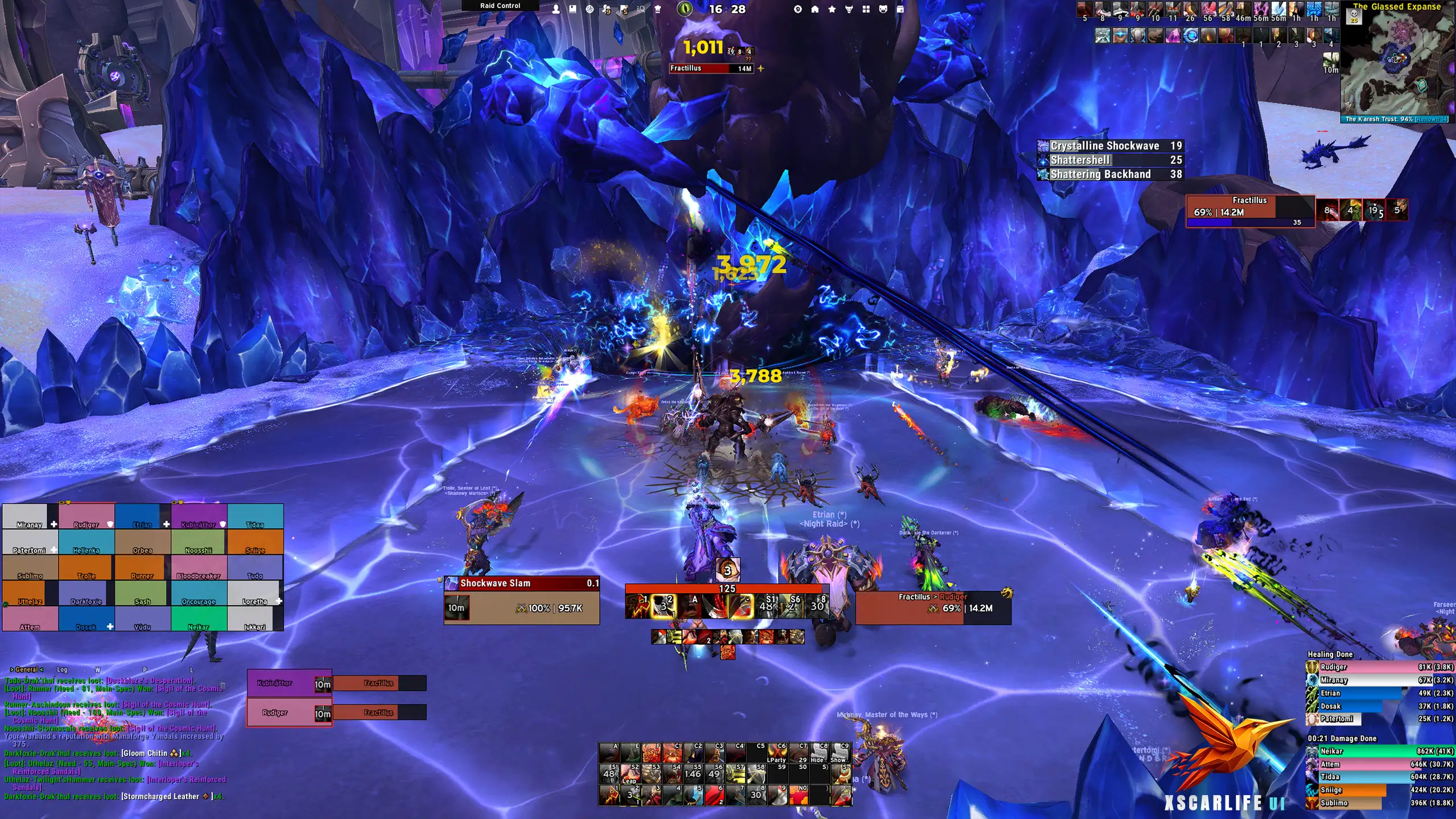Use the Leap ability on the action bar
The image size is (1456, 819).
pos(629,773)
